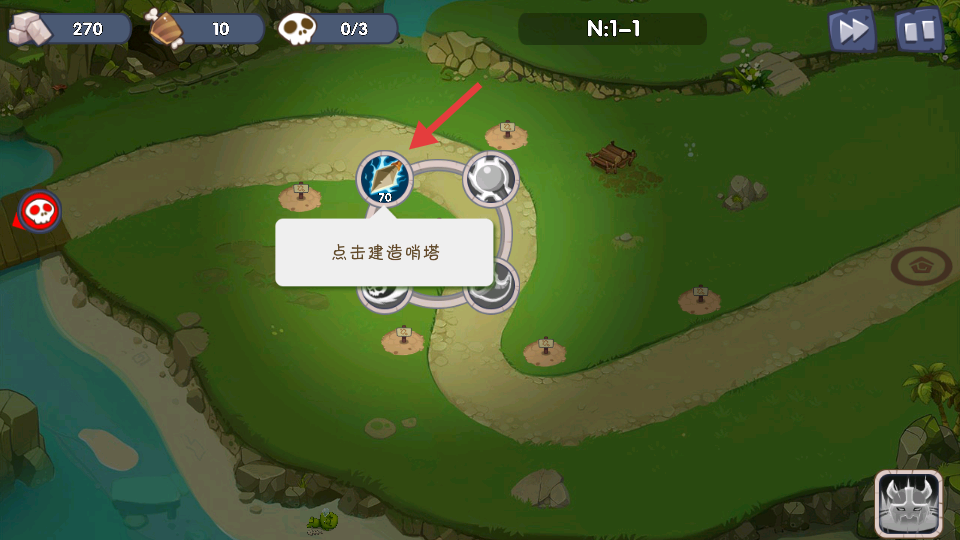Select the horned hero portrait
The image size is (960, 540).
(908, 502)
